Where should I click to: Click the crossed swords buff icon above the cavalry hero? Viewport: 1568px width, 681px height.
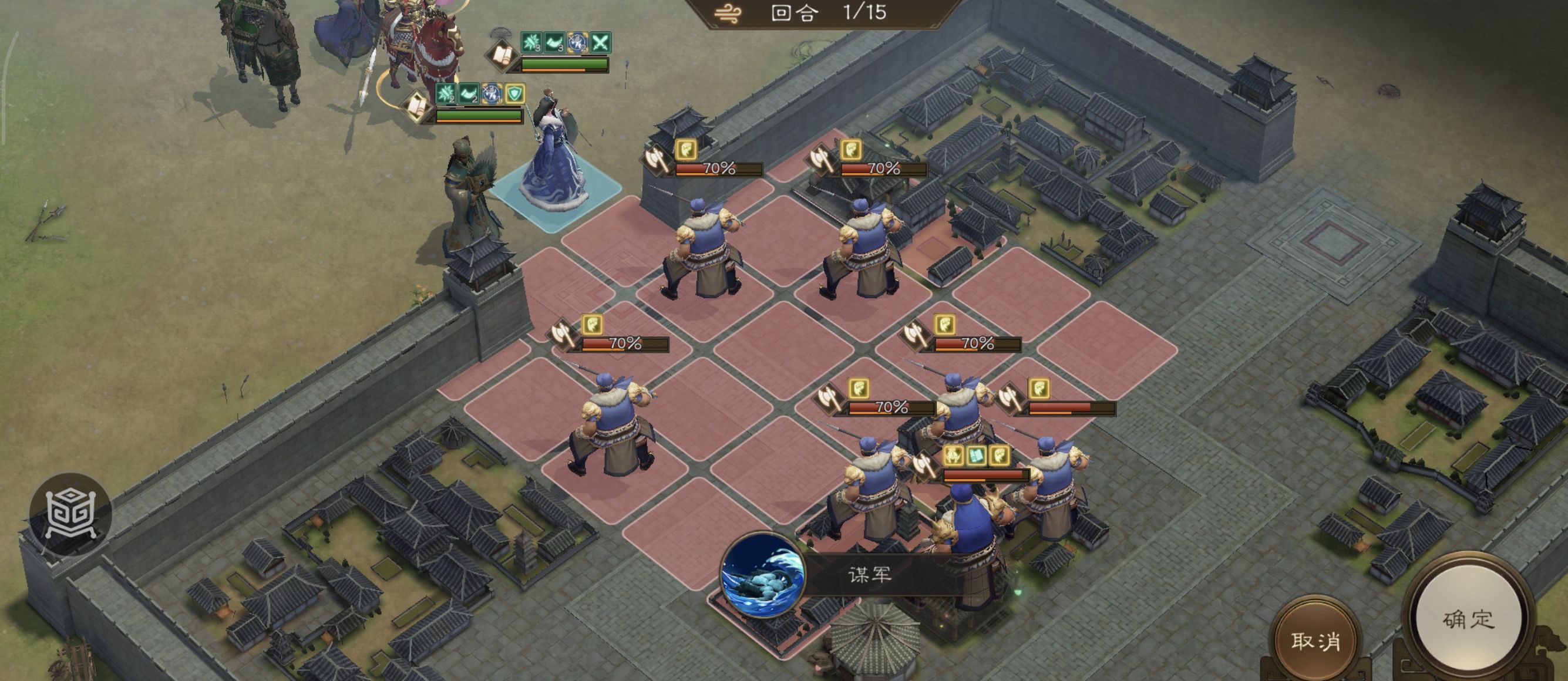[601, 43]
